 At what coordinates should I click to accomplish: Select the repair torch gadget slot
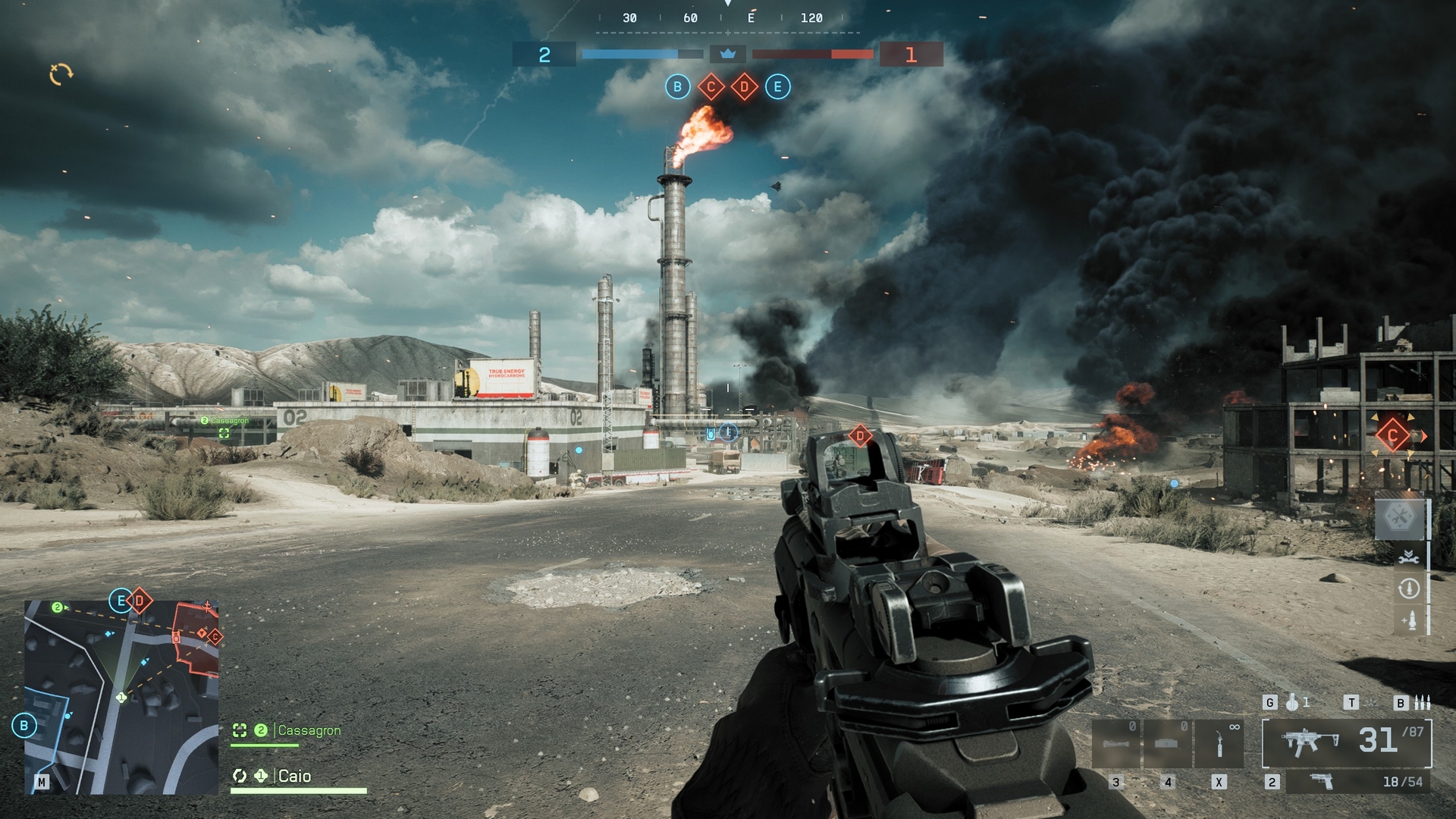coord(1219,743)
